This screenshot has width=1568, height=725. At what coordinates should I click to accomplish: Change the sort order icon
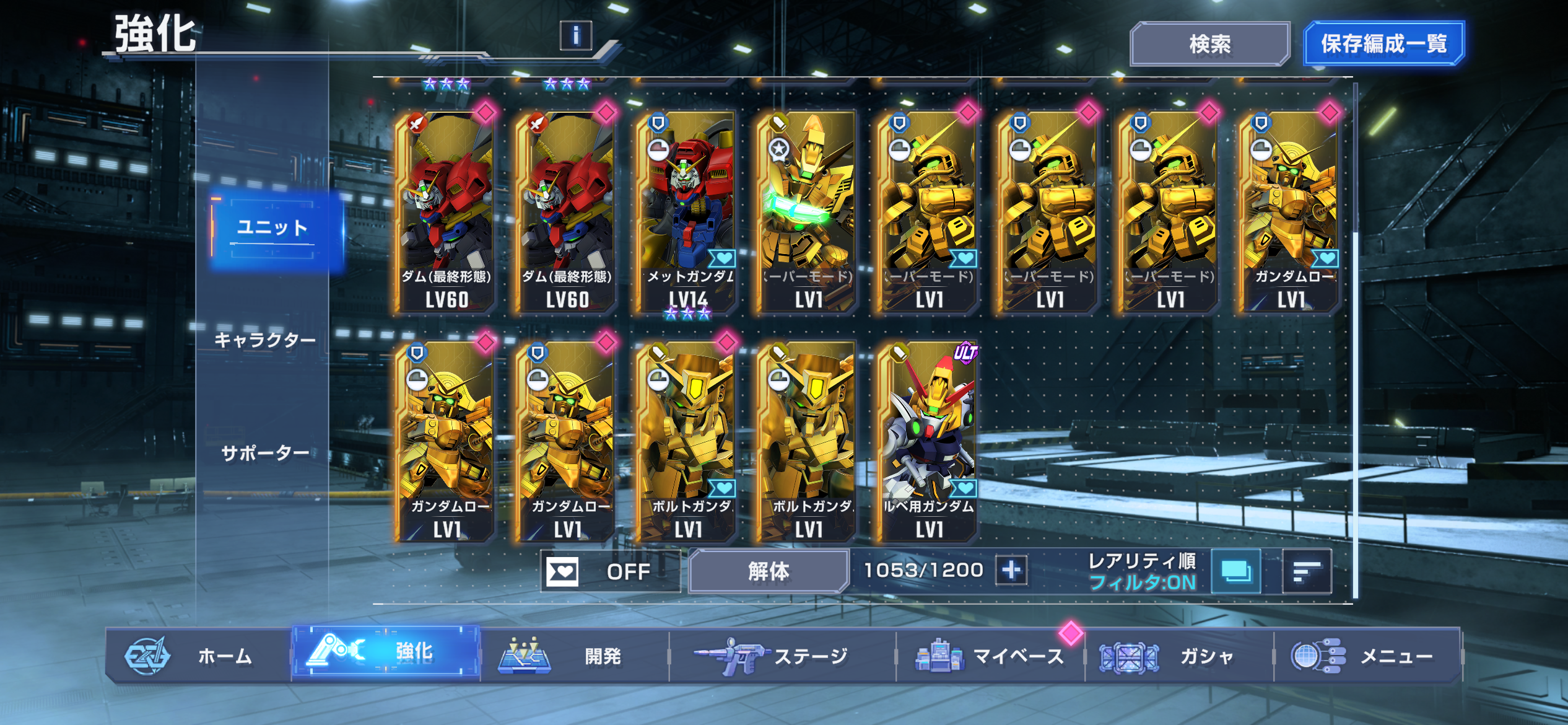click(x=1307, y=571)
